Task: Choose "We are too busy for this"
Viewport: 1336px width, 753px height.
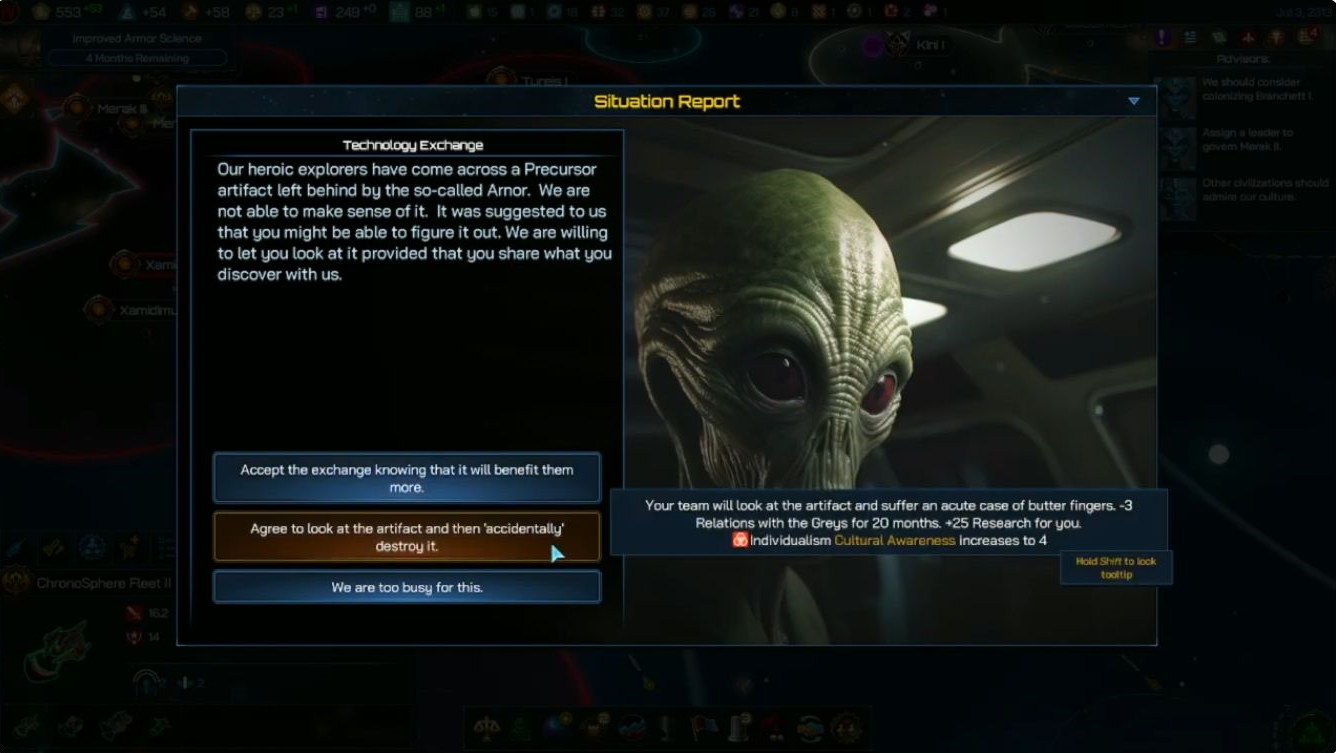Action: (x=406, y=587)
